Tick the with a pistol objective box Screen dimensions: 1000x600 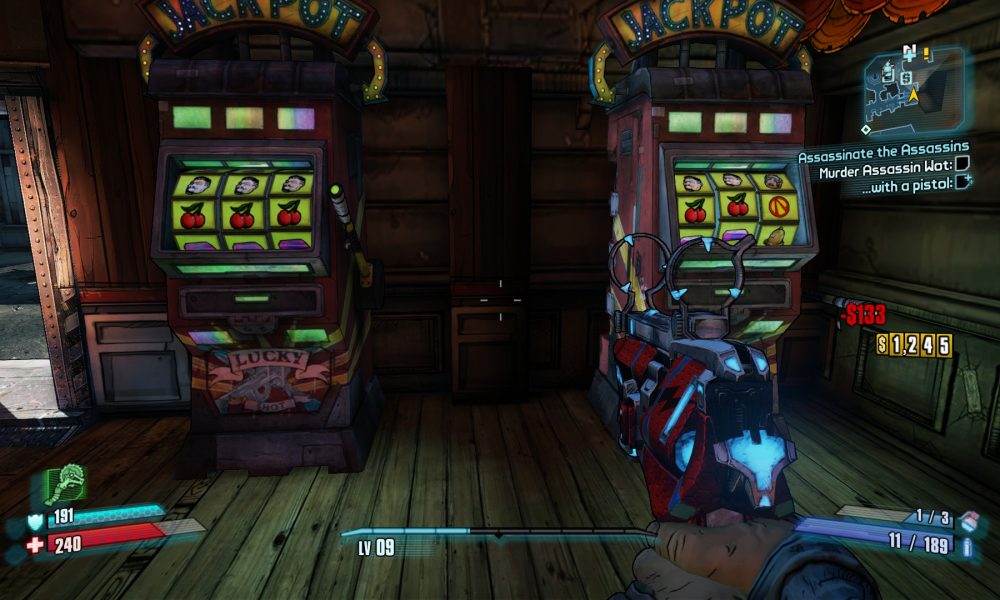tap(964, 181)
